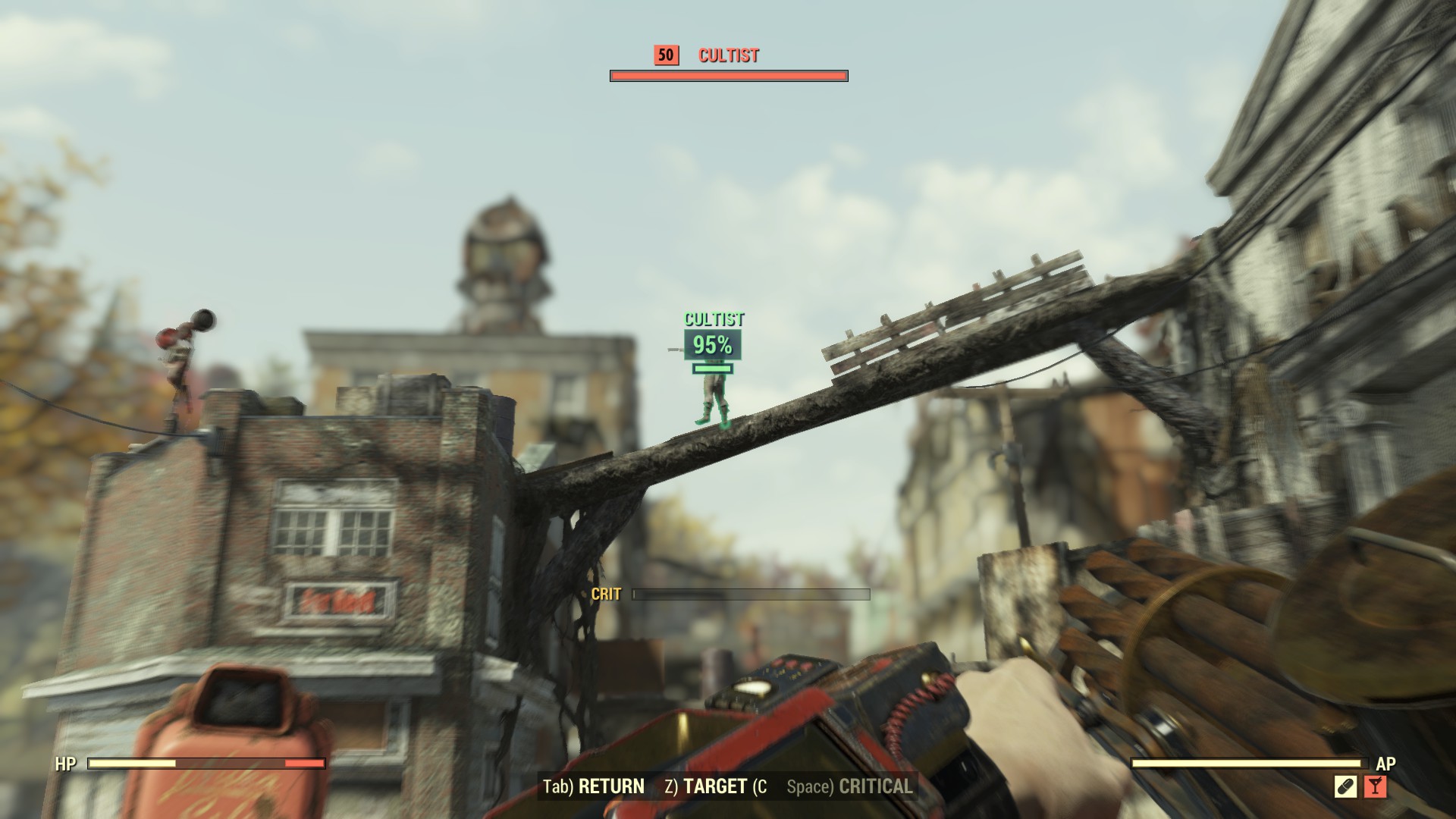Click the red level 50 badge
Viewport: 1456px width, 819px height.
(x=665, y=55)
